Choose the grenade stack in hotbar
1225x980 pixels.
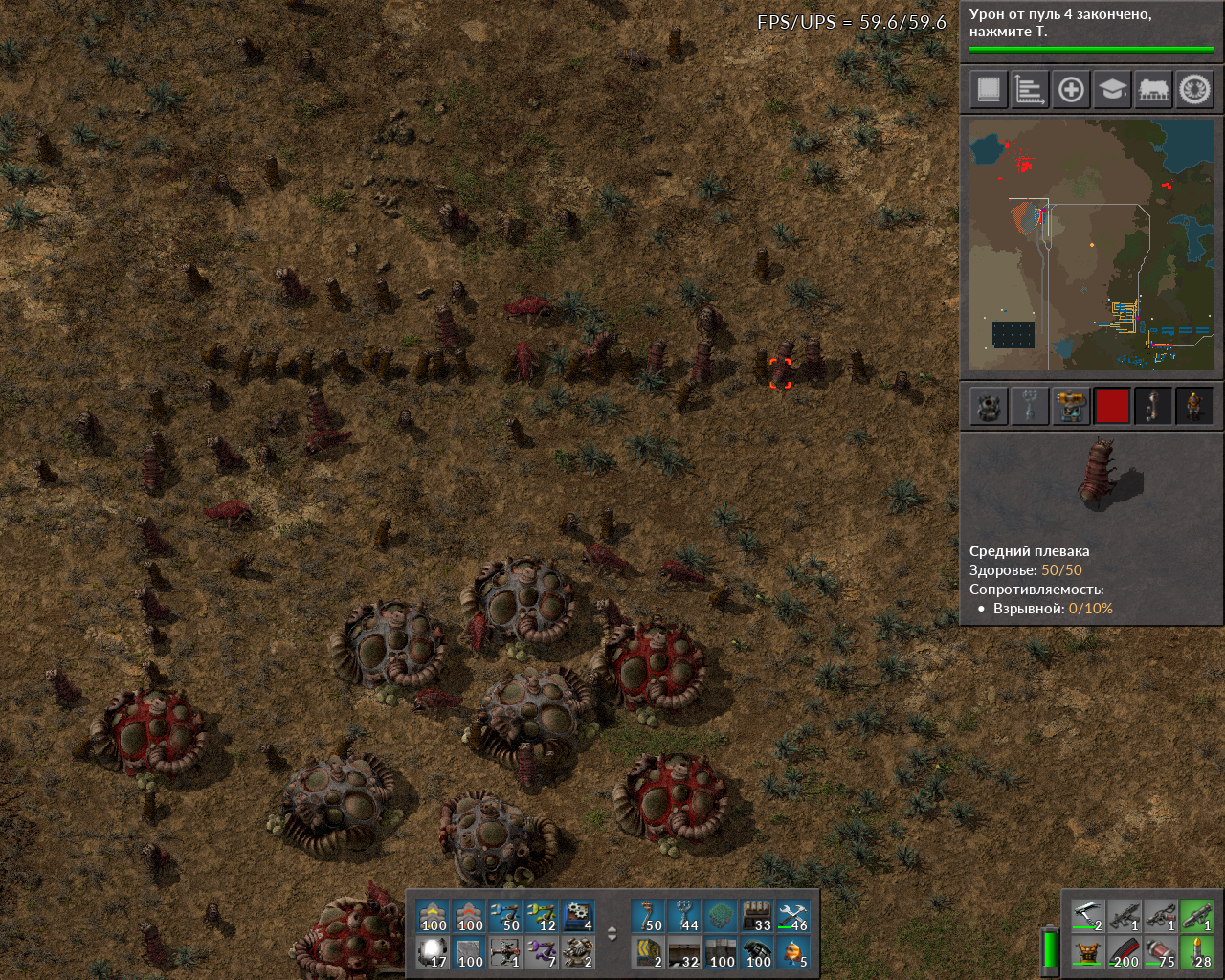pyautogui.click(x=758, y=953)
